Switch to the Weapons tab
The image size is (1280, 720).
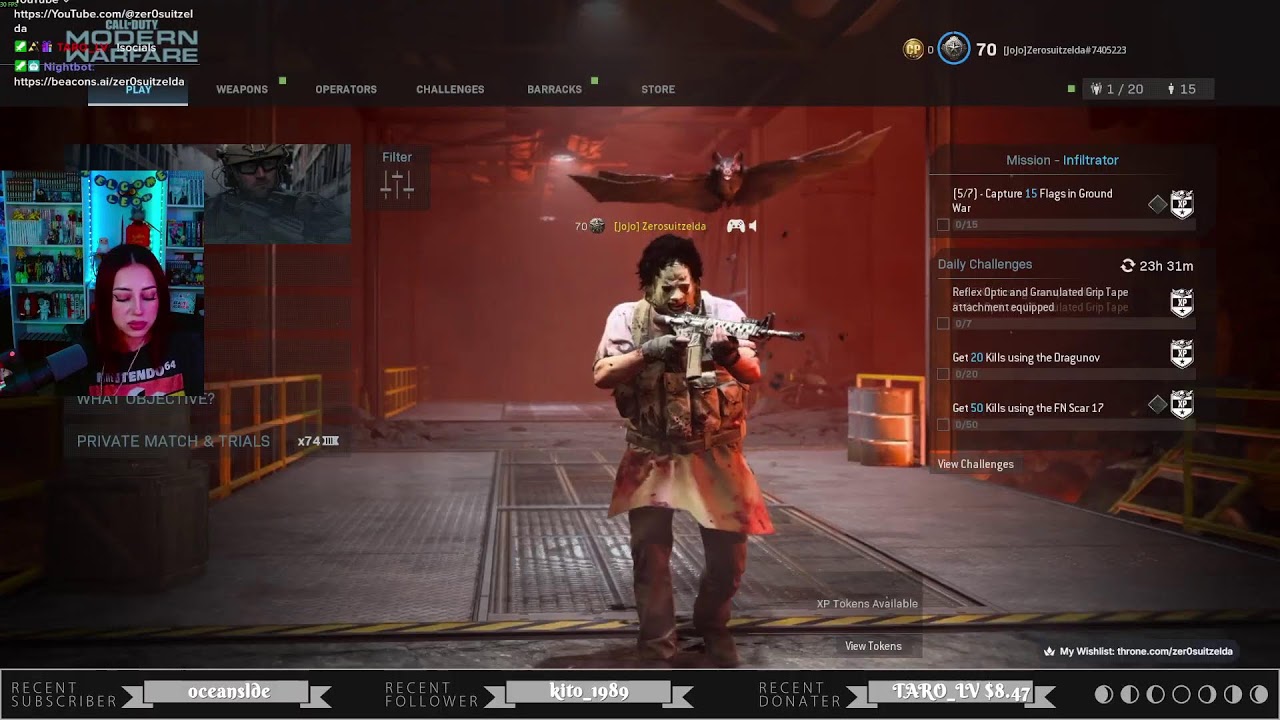coord(242,89)
